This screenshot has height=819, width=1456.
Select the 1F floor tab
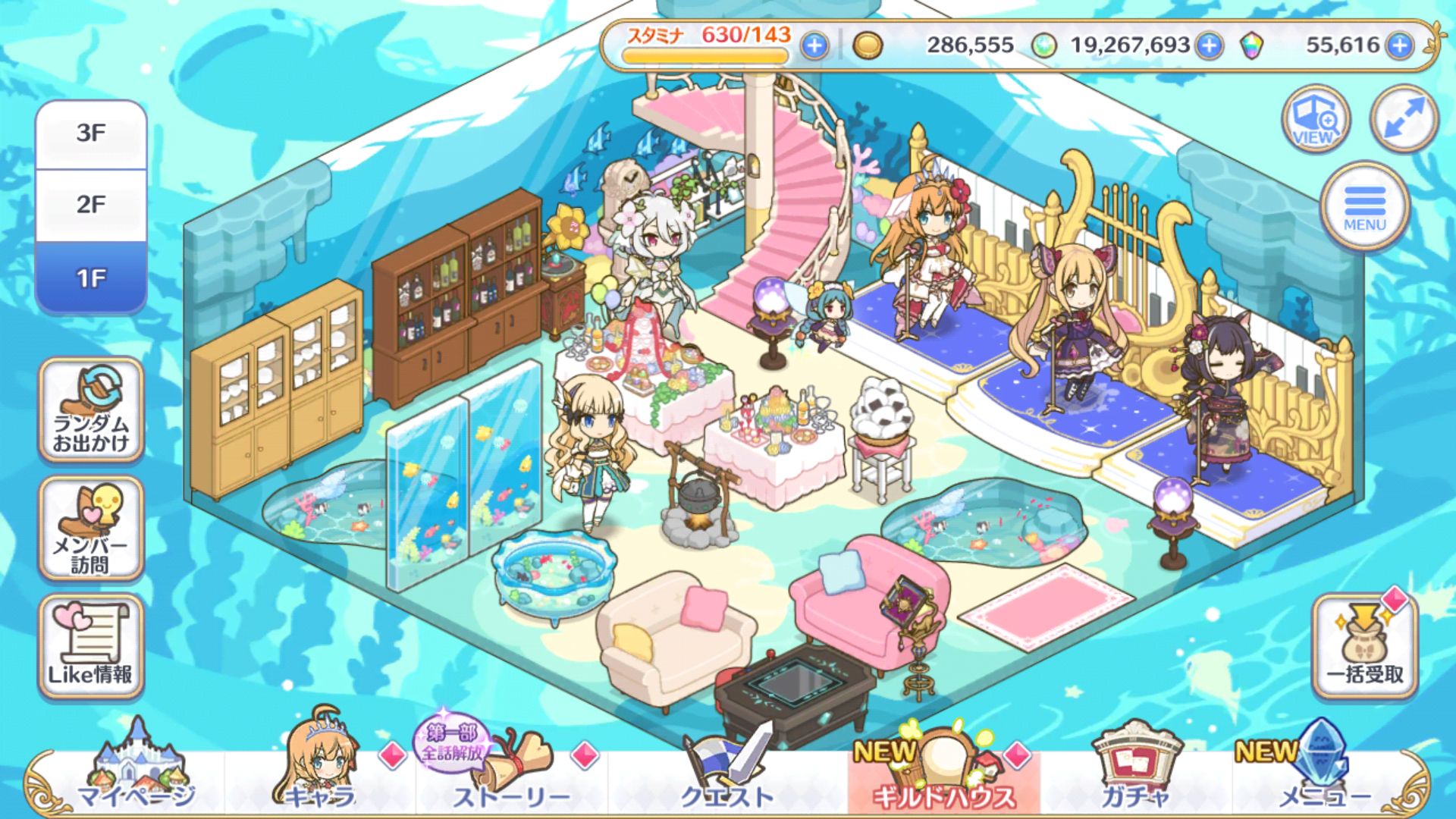(x=91, y=278)
